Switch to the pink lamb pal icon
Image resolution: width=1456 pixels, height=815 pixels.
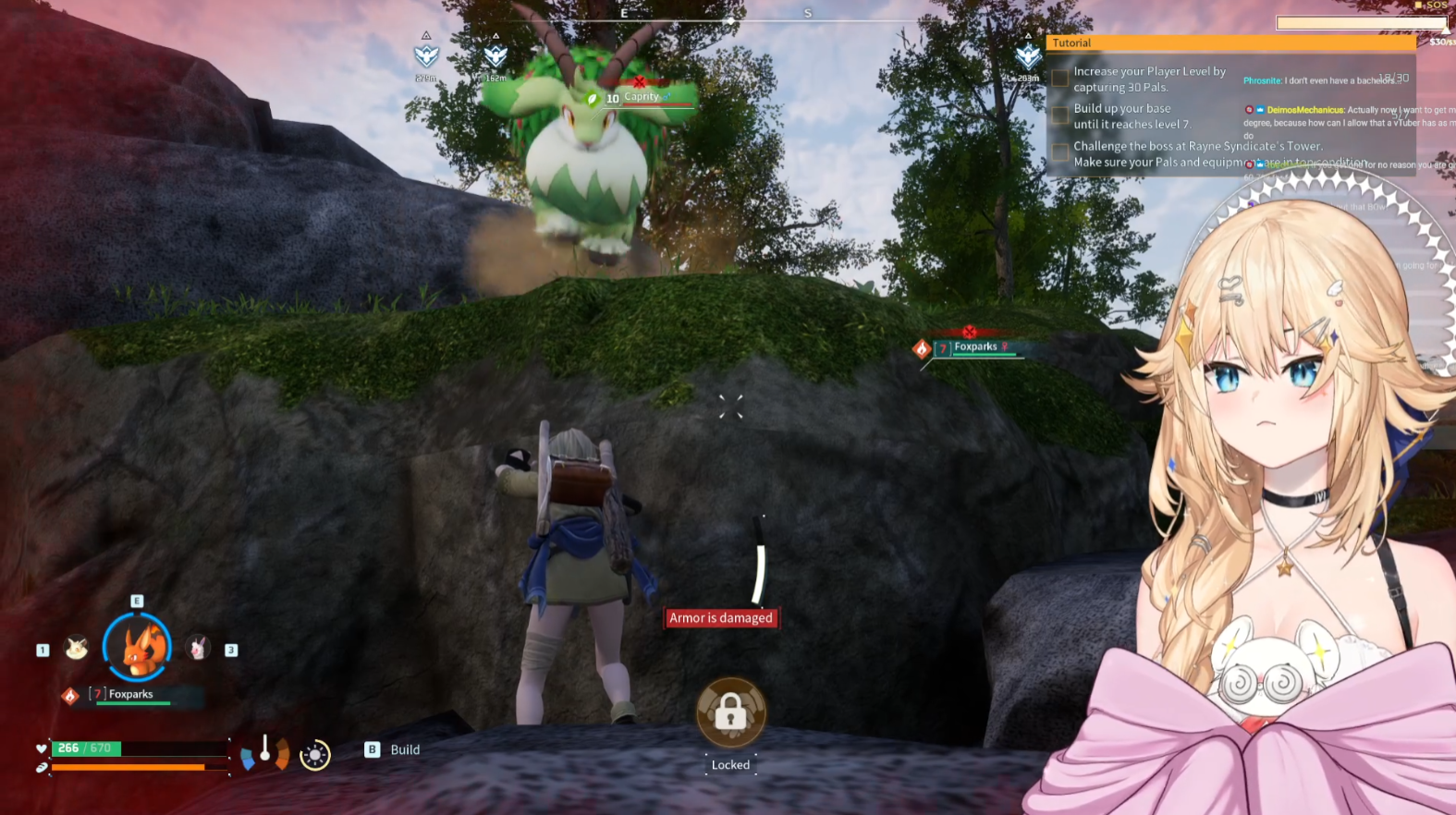point(198,649)
